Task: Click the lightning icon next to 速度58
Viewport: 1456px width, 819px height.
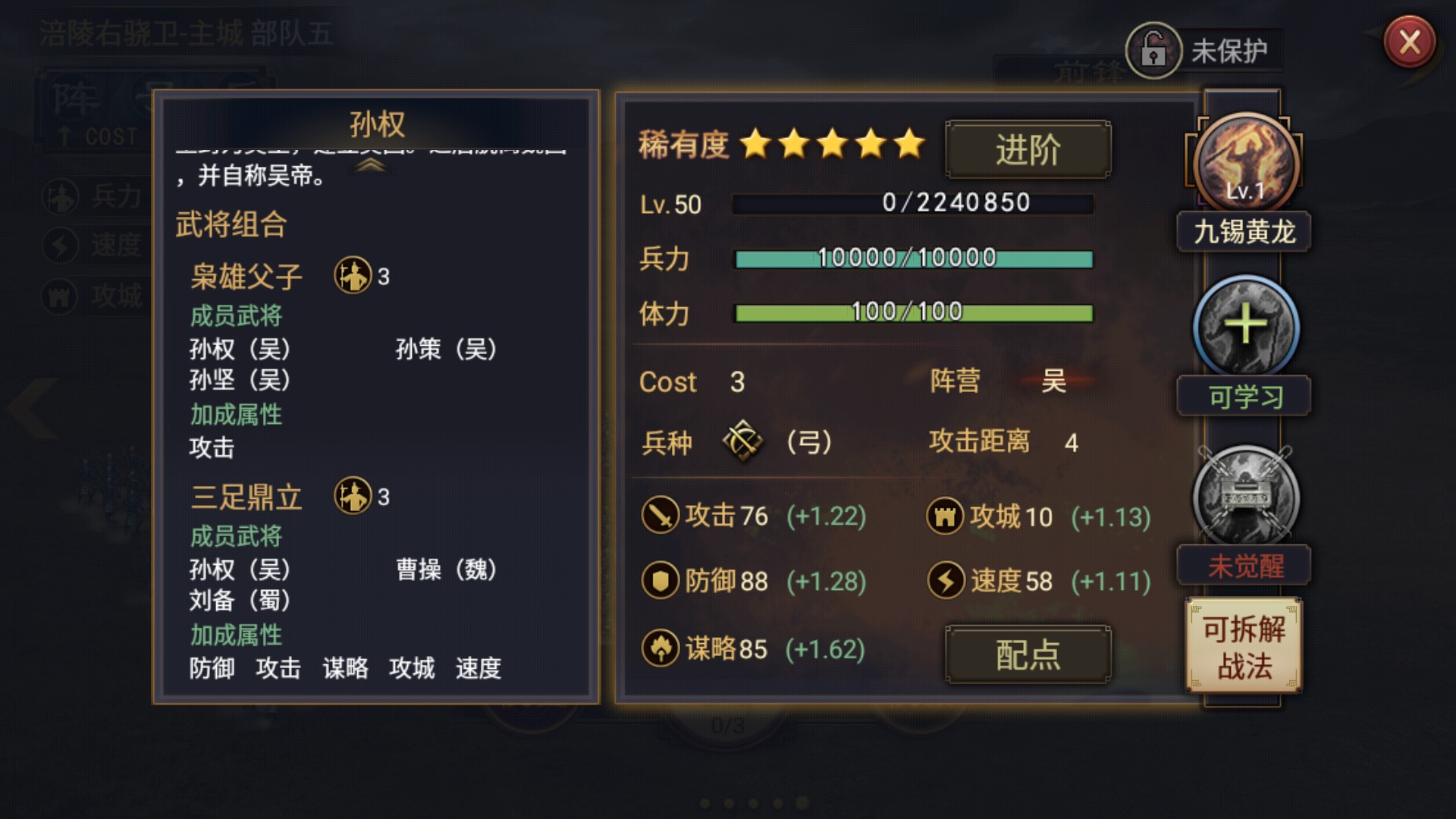Action: 946,581
